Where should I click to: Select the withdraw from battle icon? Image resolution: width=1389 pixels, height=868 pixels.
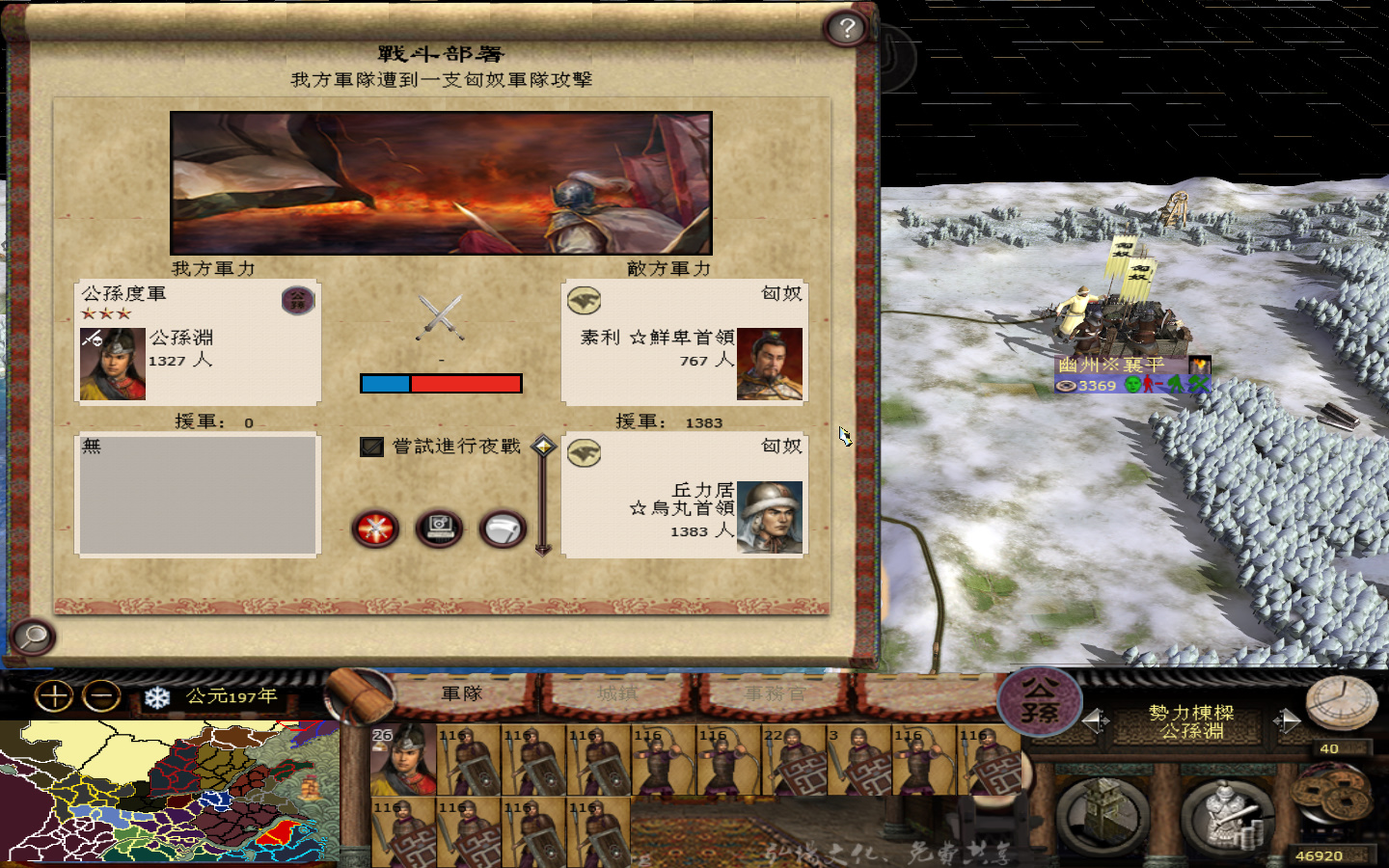click(501, 527)
